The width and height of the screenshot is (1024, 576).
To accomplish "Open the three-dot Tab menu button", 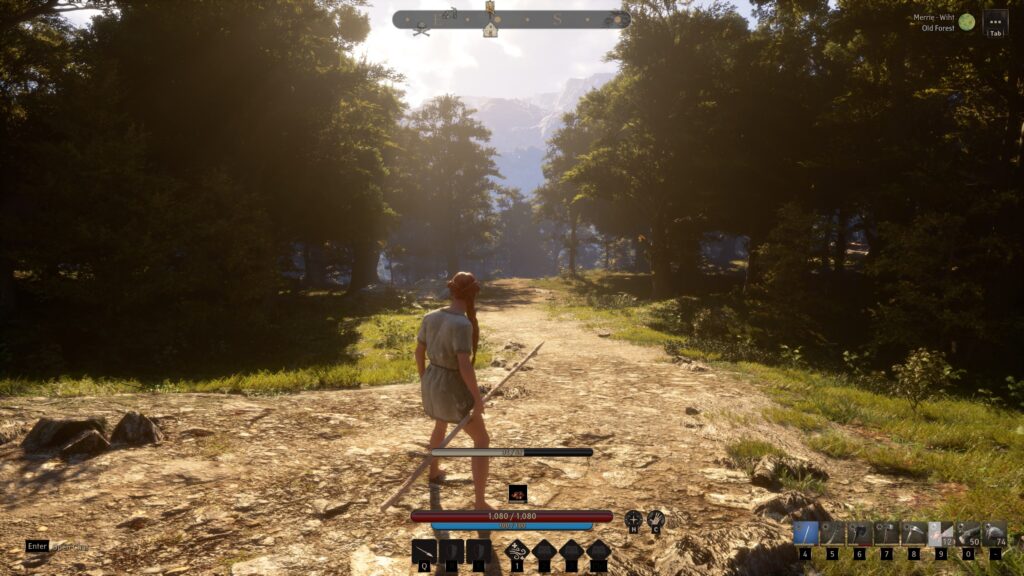I will pos(995,20).
